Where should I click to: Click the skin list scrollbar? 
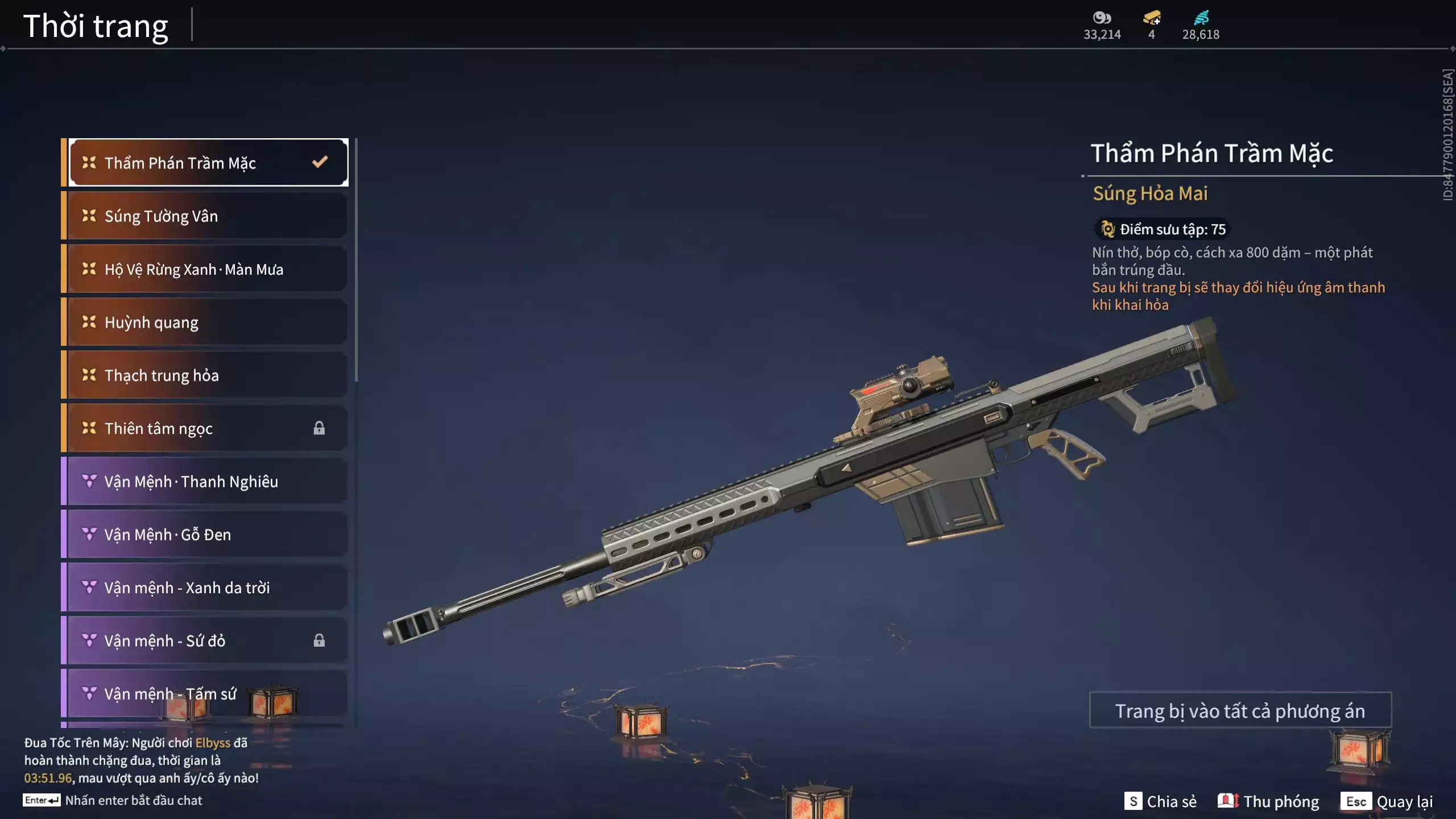356,260
